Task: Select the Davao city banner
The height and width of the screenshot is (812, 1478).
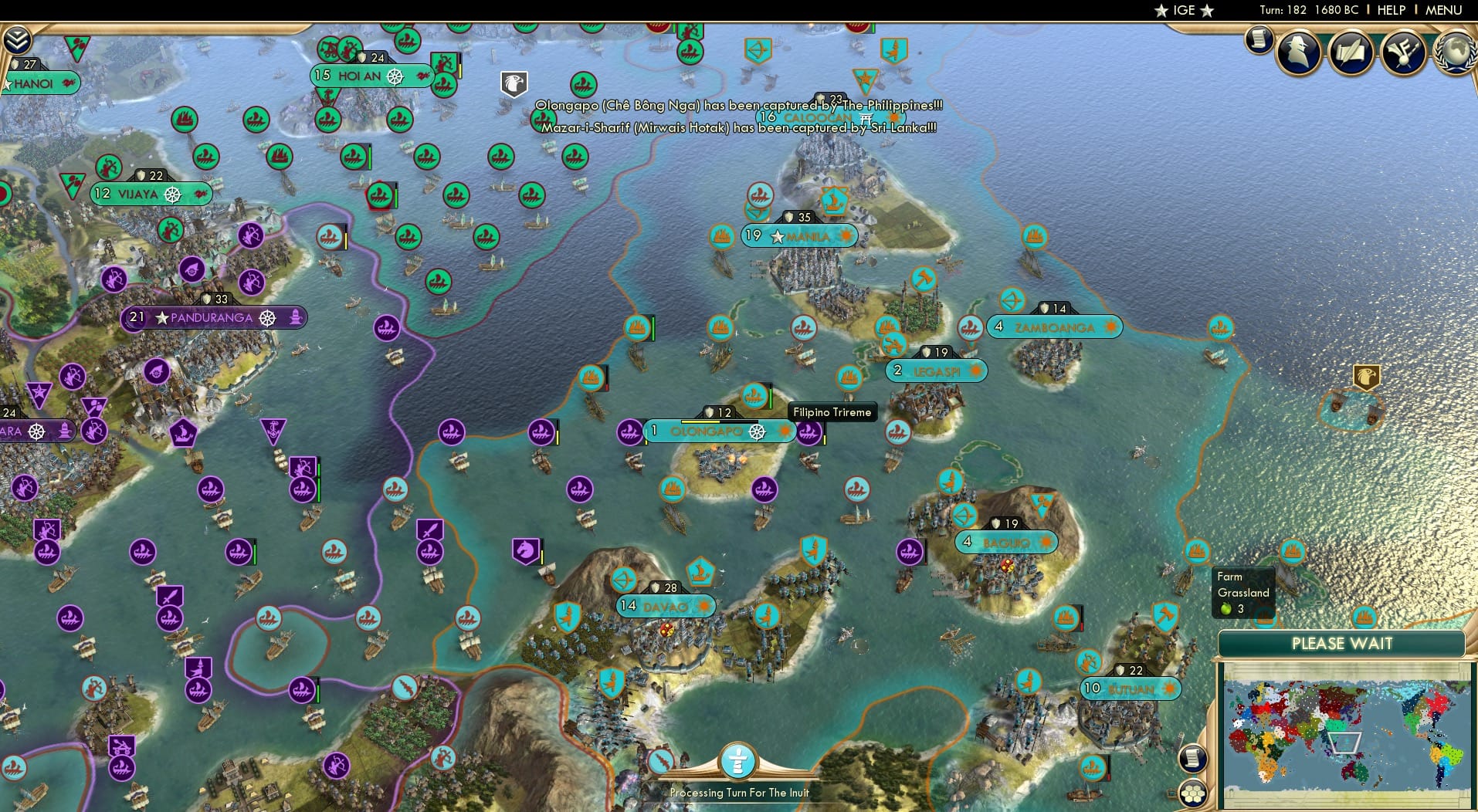Action: click(666, 607)
